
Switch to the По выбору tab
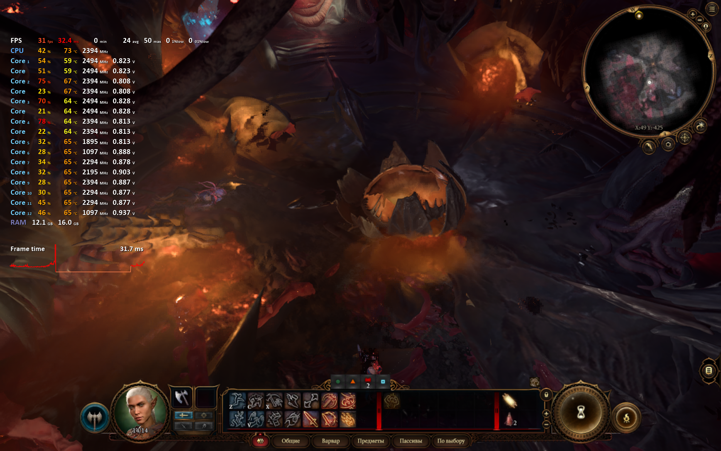[451, 441]
